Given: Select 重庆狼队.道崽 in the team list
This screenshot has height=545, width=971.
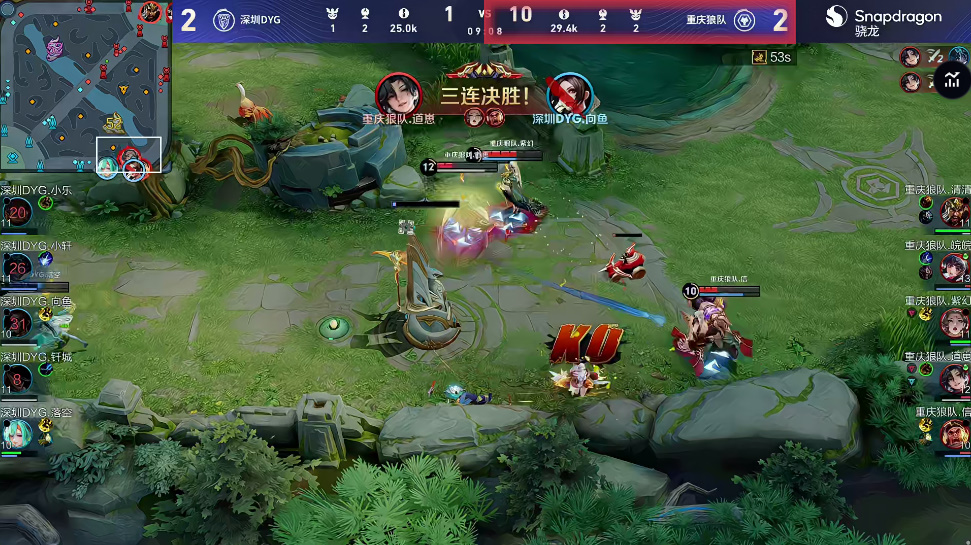Looking at the screenshot, I should [953, 378].
